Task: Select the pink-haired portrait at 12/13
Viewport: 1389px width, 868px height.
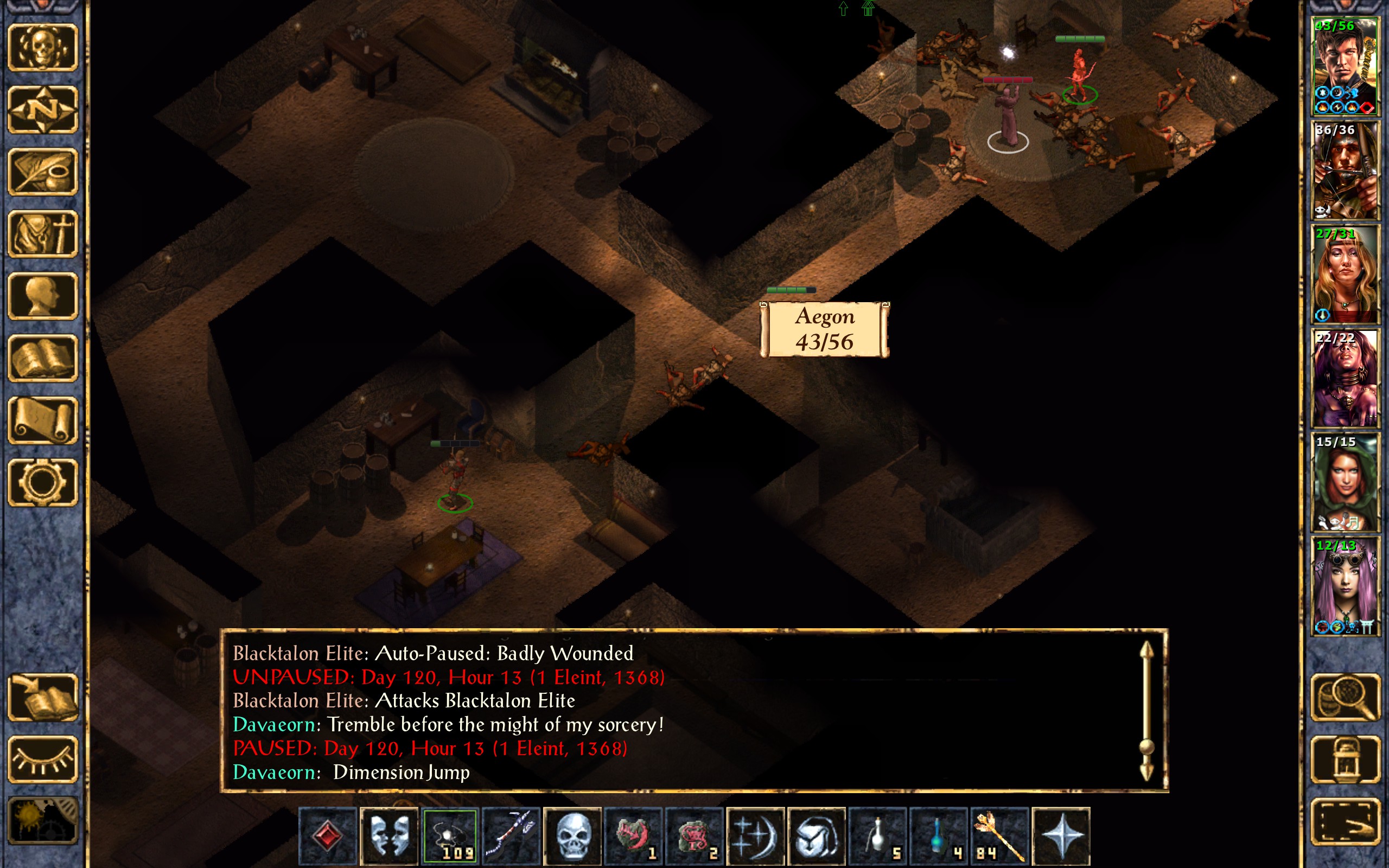Action: (1344, 585)
